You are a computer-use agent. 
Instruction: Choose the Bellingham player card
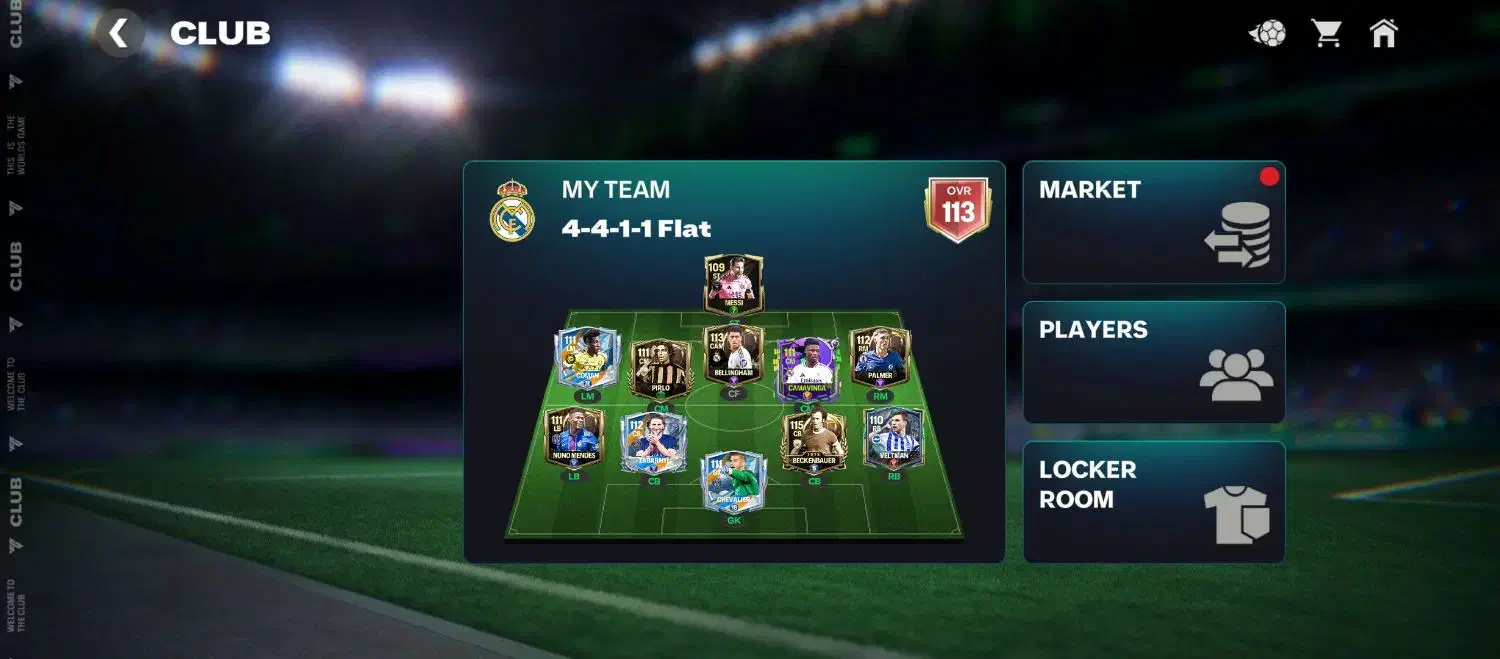click(733, 354)
